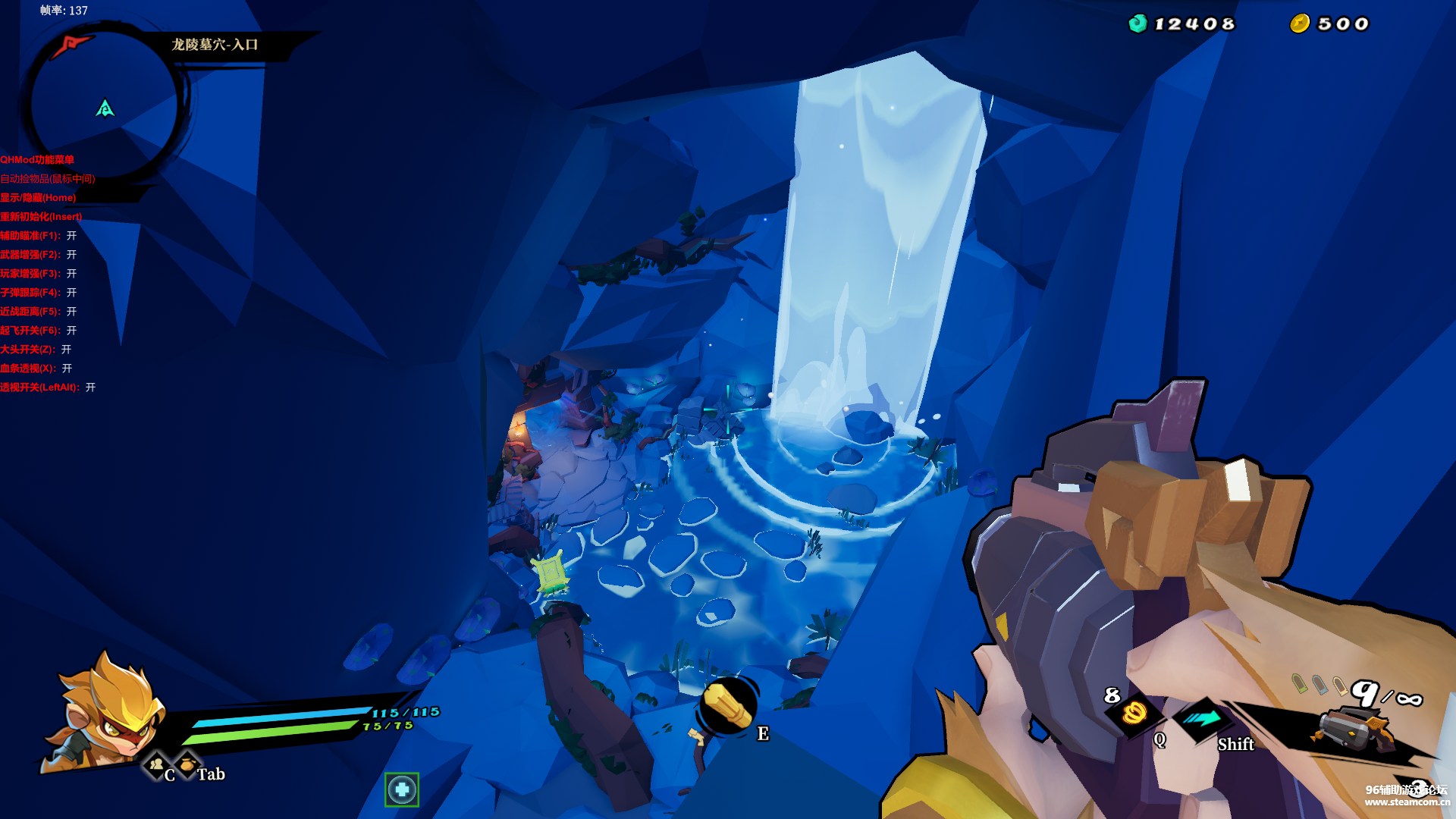Toggle the 辅助瞄准(F1) mod option
Image resolution: width=1456 pixels, height=819 pixels.
click(x=38, y=236)
